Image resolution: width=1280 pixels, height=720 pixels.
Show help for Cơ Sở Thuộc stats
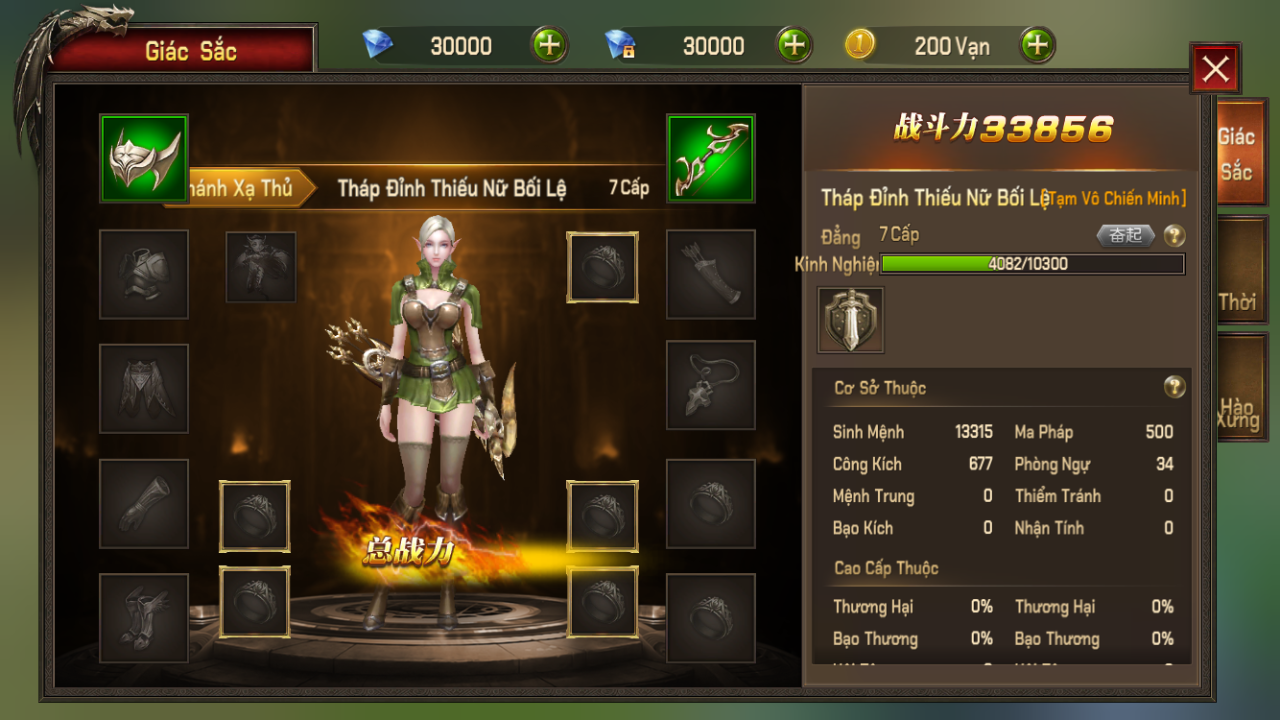tap(1175, 387)
